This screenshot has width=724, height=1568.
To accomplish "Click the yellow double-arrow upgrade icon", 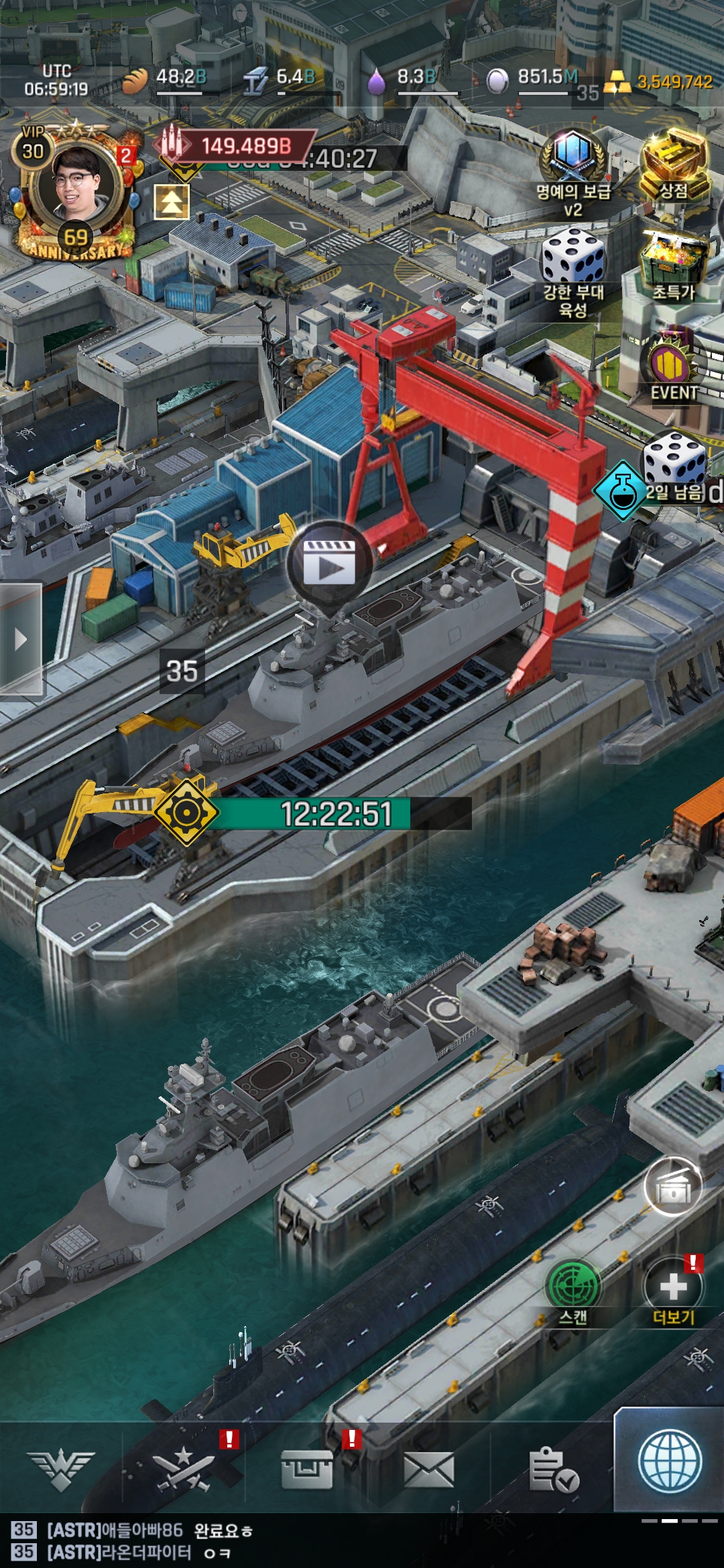I will pos(172,202).
